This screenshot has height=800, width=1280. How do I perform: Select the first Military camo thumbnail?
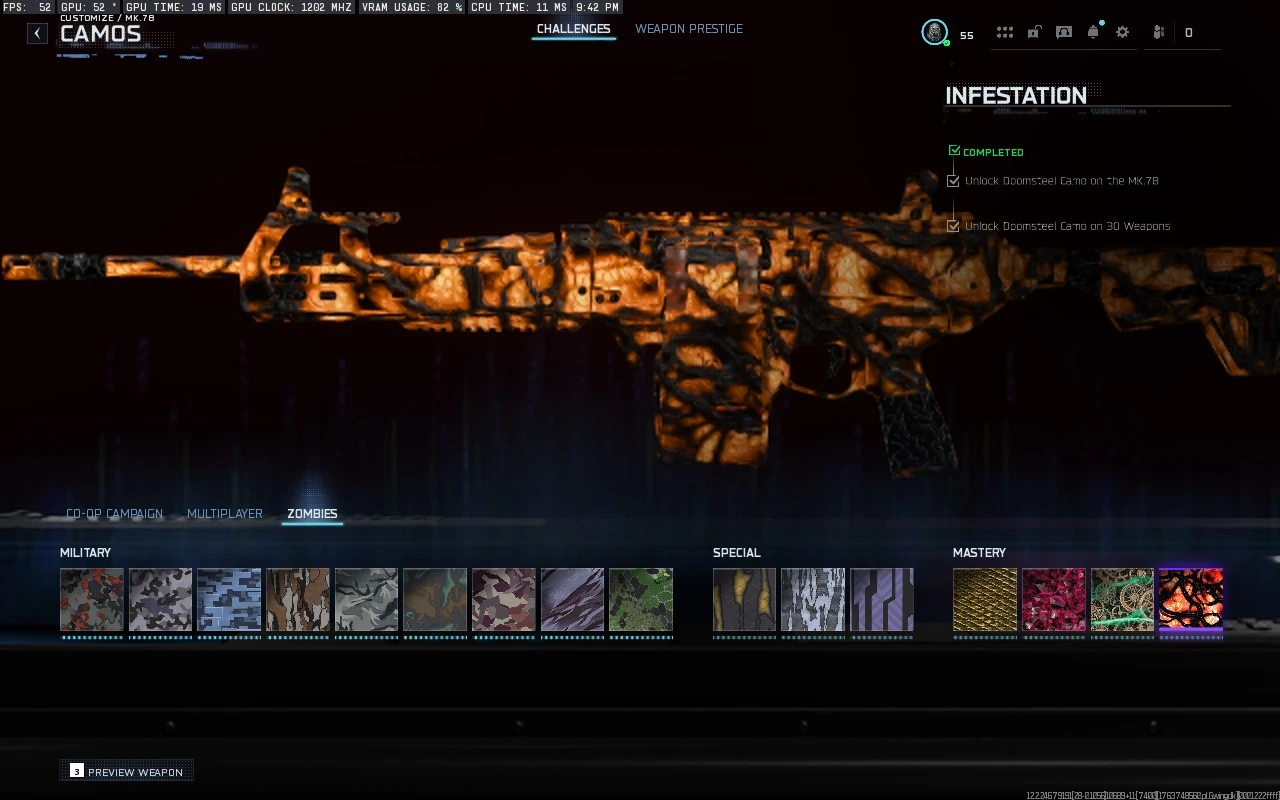pyautogui.click(x=91, y=601)
